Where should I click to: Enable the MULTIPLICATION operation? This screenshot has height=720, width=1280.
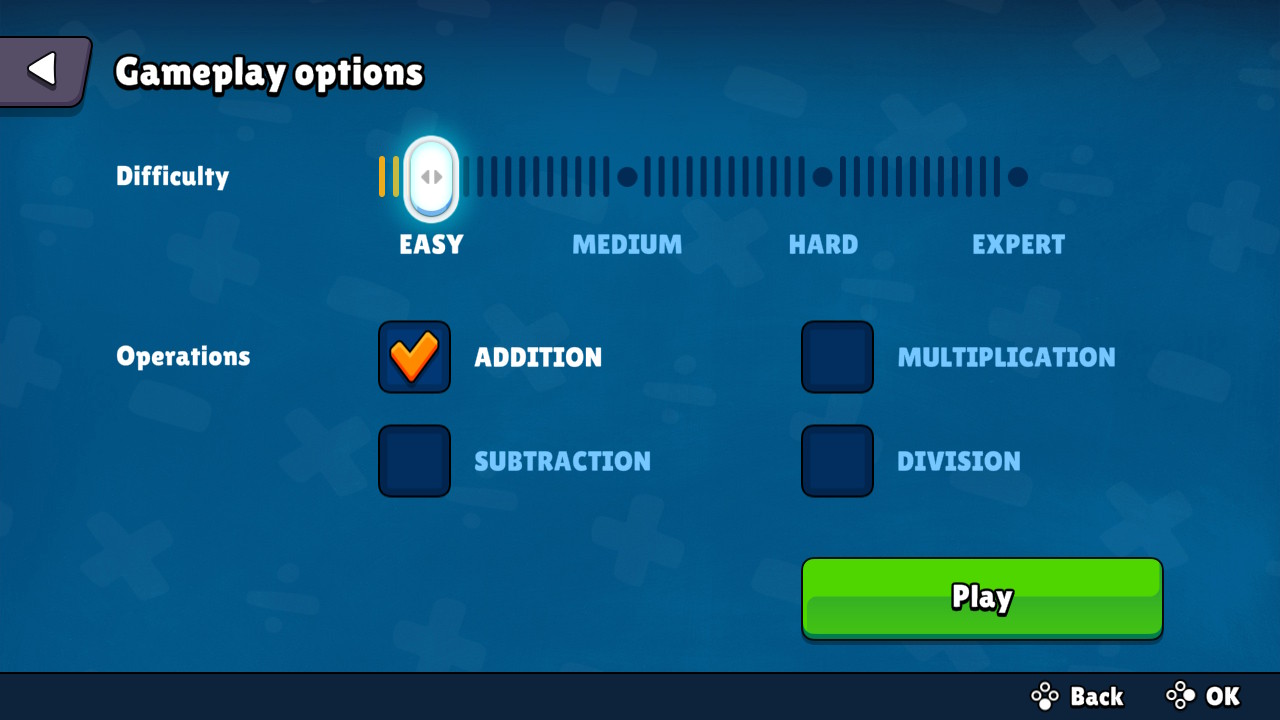coord(837,357)
